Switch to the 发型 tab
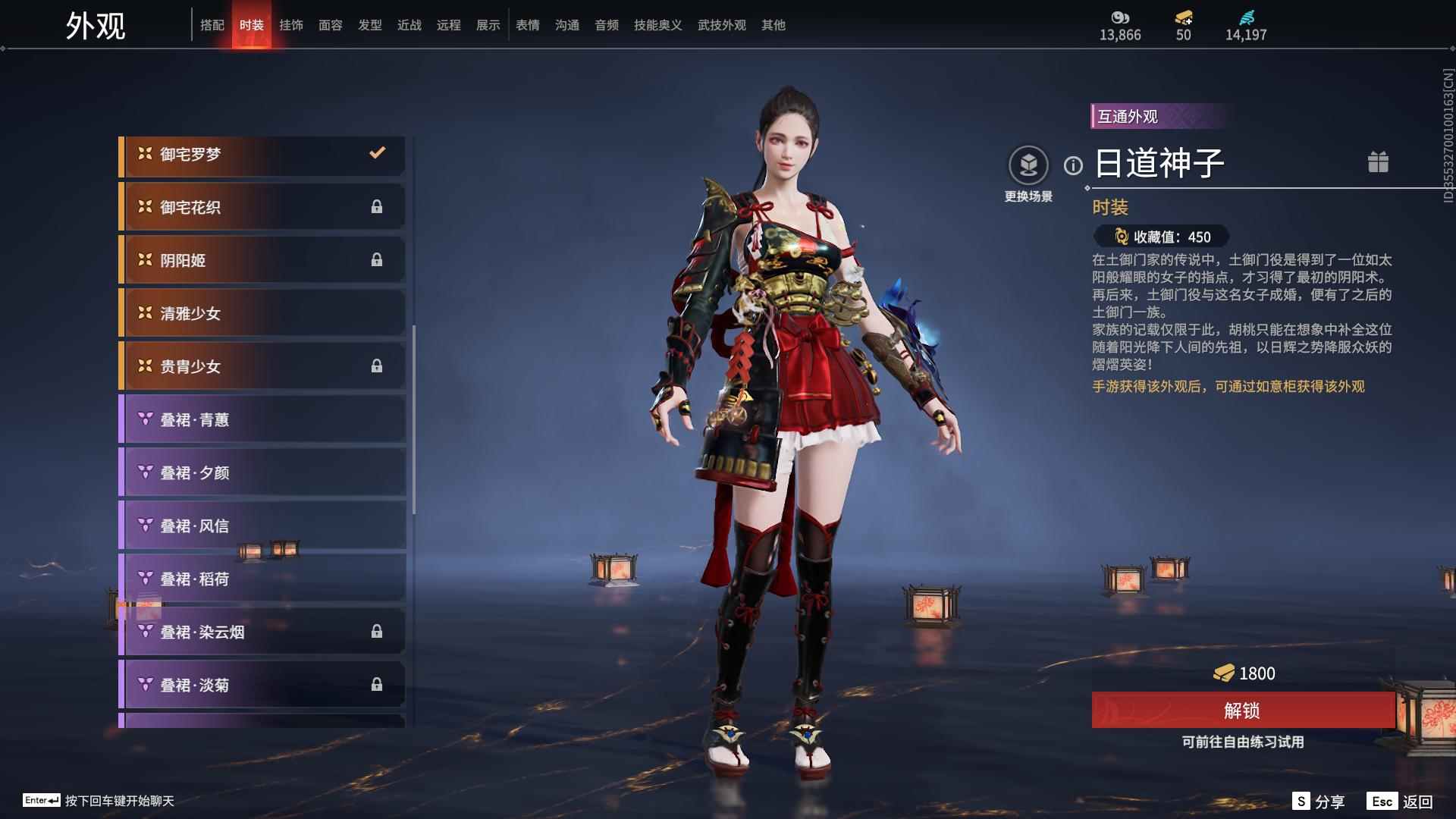This screenshot has width=1456, height=819. click(x=369, y=24)
